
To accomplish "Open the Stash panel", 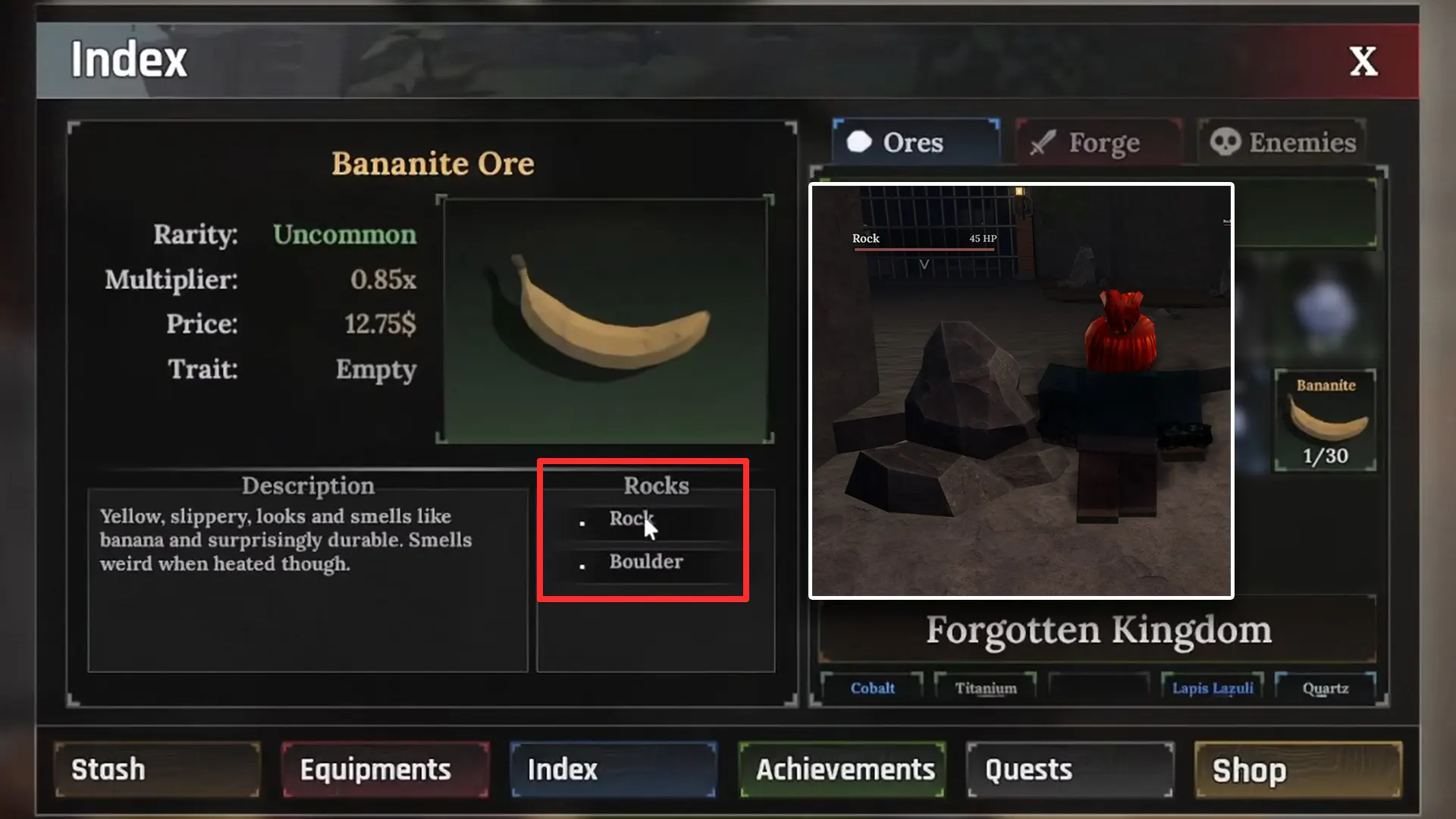I will [x=155, y=770].
